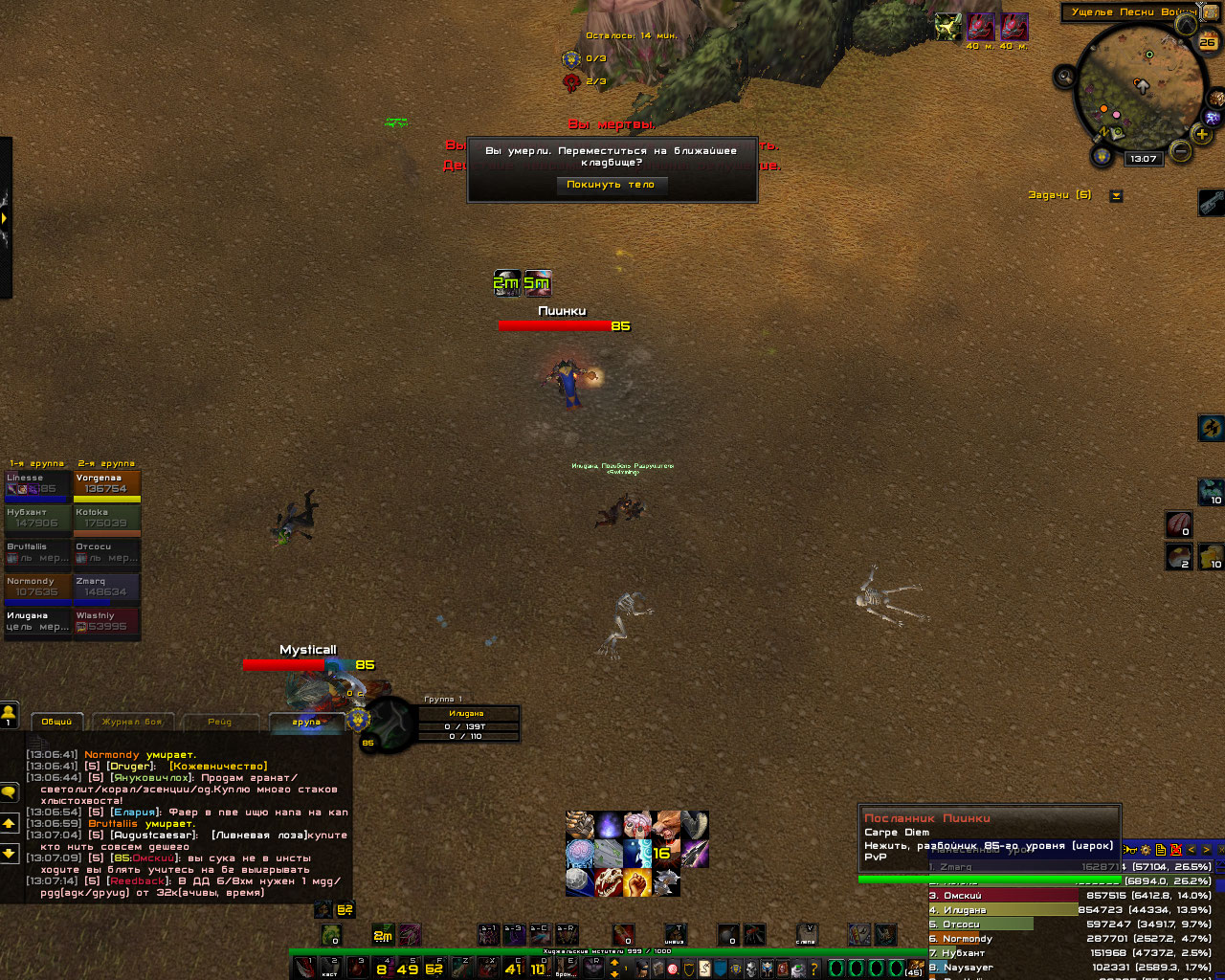The width and height of the screenshot is (1225, 980).
Task: Zoom in the minimap with the plus button
Action: click(x=1202, y=134)
